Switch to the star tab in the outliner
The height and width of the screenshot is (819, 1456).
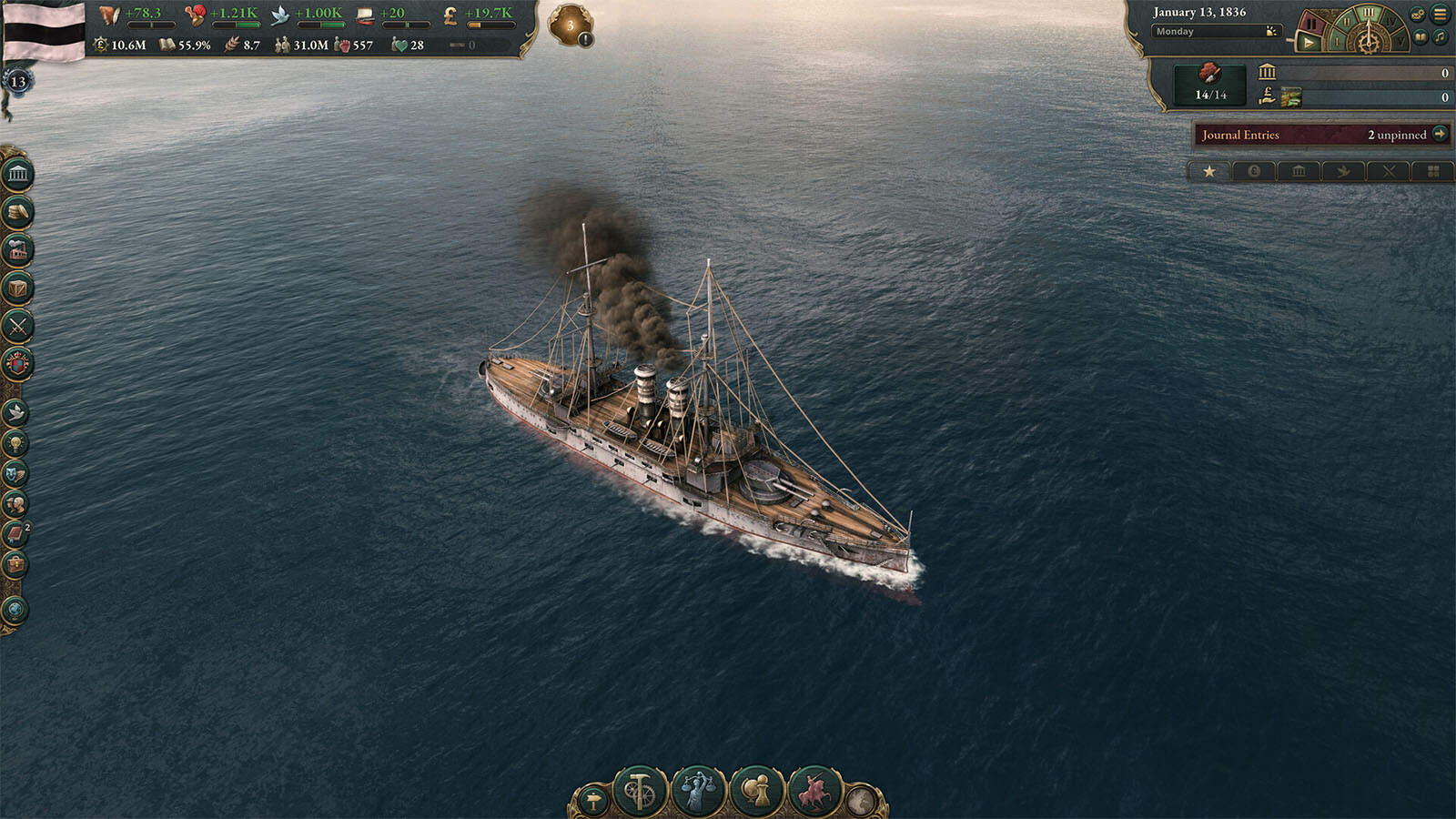[x=1209, y=171]
